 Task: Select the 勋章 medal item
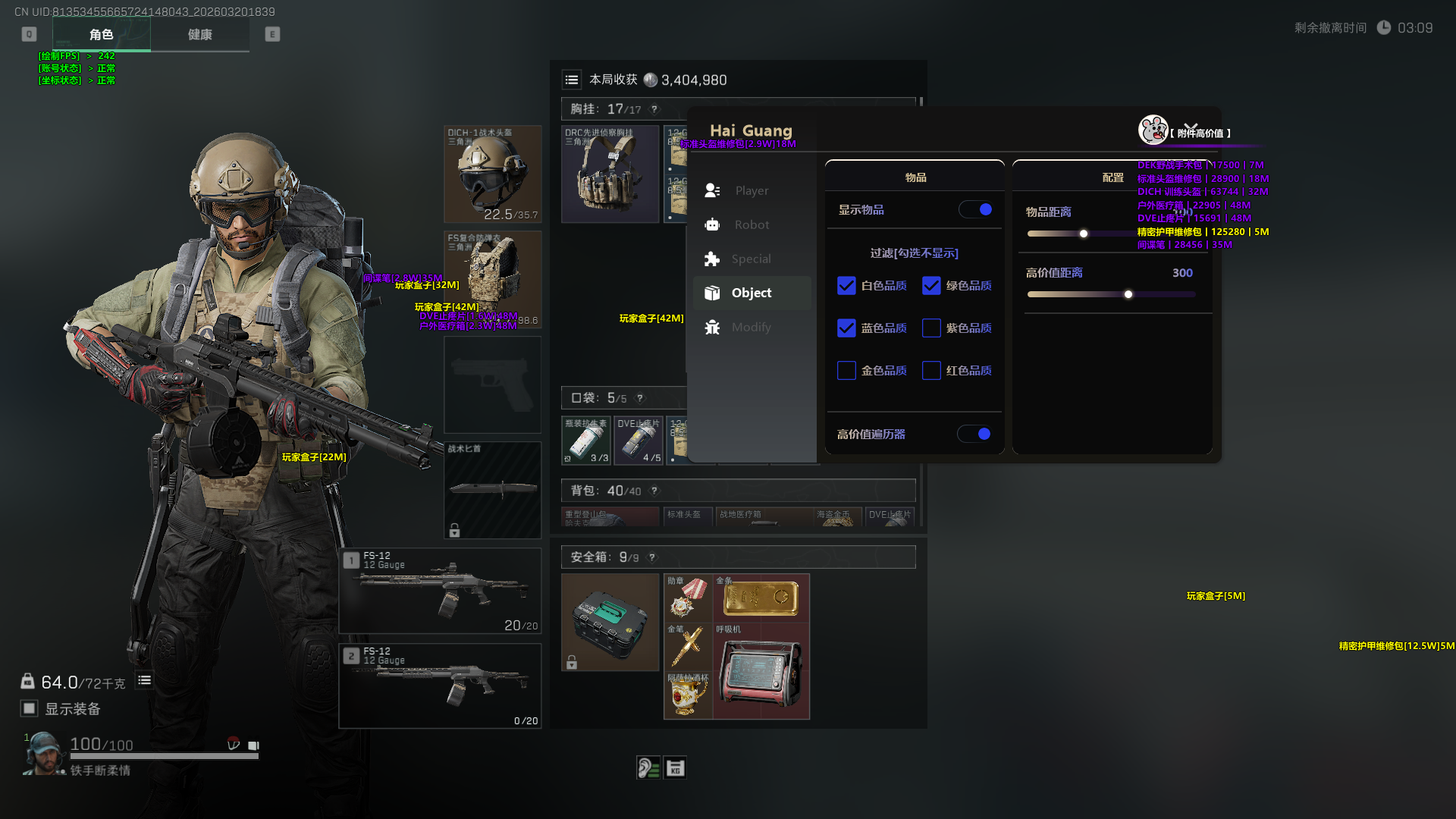[x=688, y=598]
